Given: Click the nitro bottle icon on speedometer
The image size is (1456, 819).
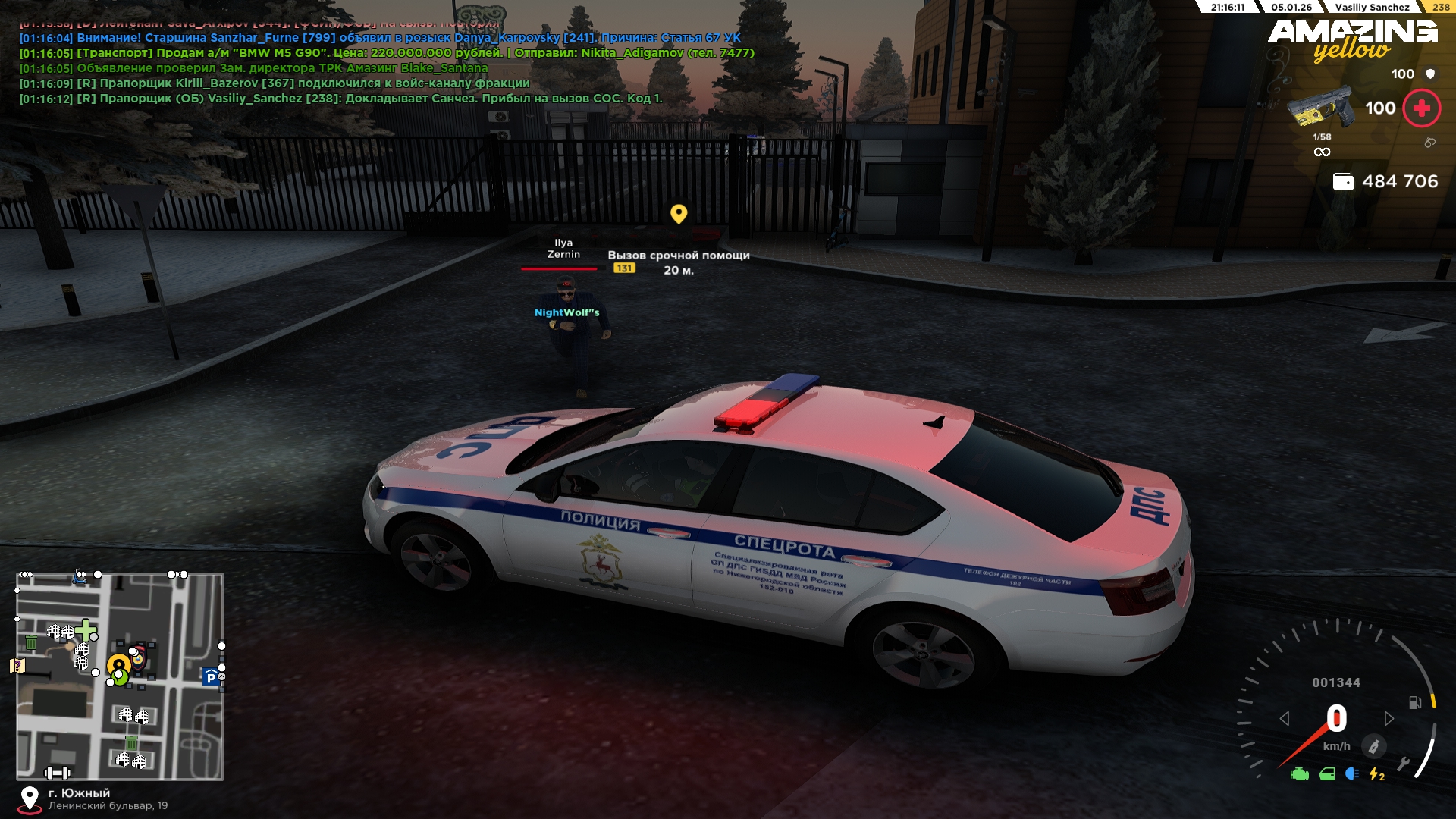Looking at the screenshot, I should click(x=1373, y=746).
